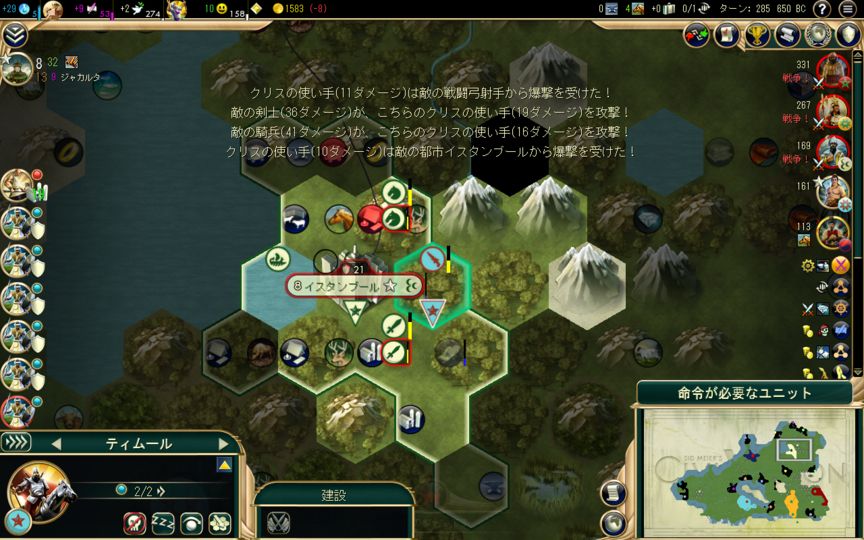This screenshot has width=864, height=540.
Task: Open the notification log scroll icon
Action: click(615, 493)
